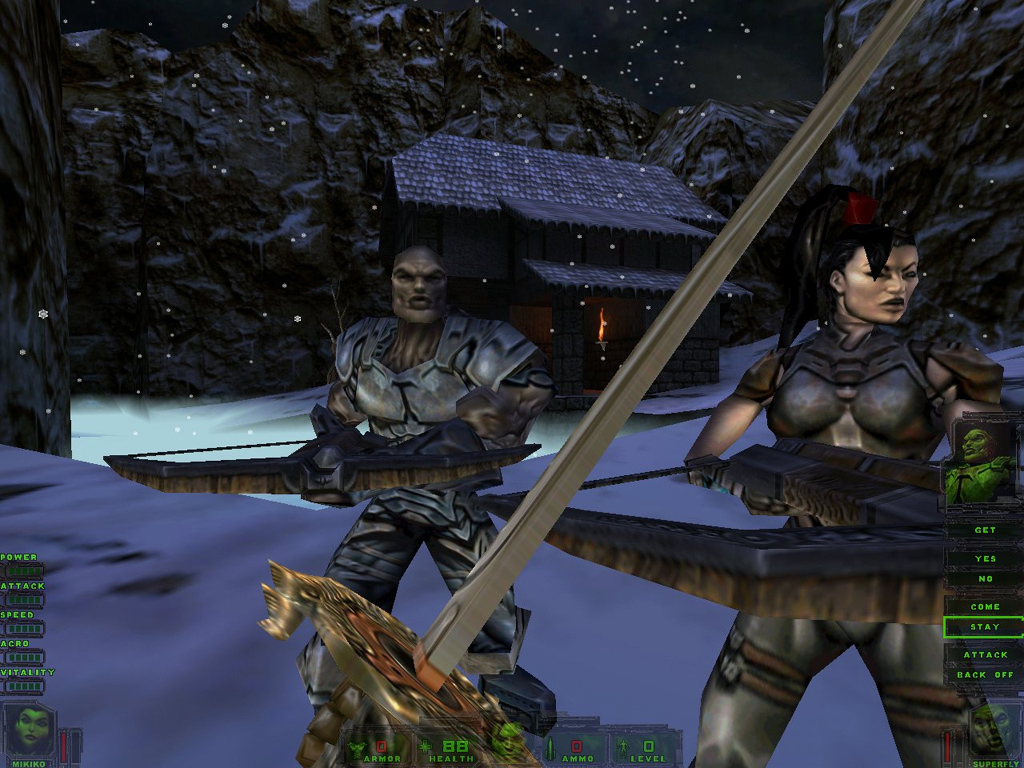The height and width of the screenshot is (768, 1024).
Task: Give the ATTACK order to the sidekick
Action: click(984, 655)
